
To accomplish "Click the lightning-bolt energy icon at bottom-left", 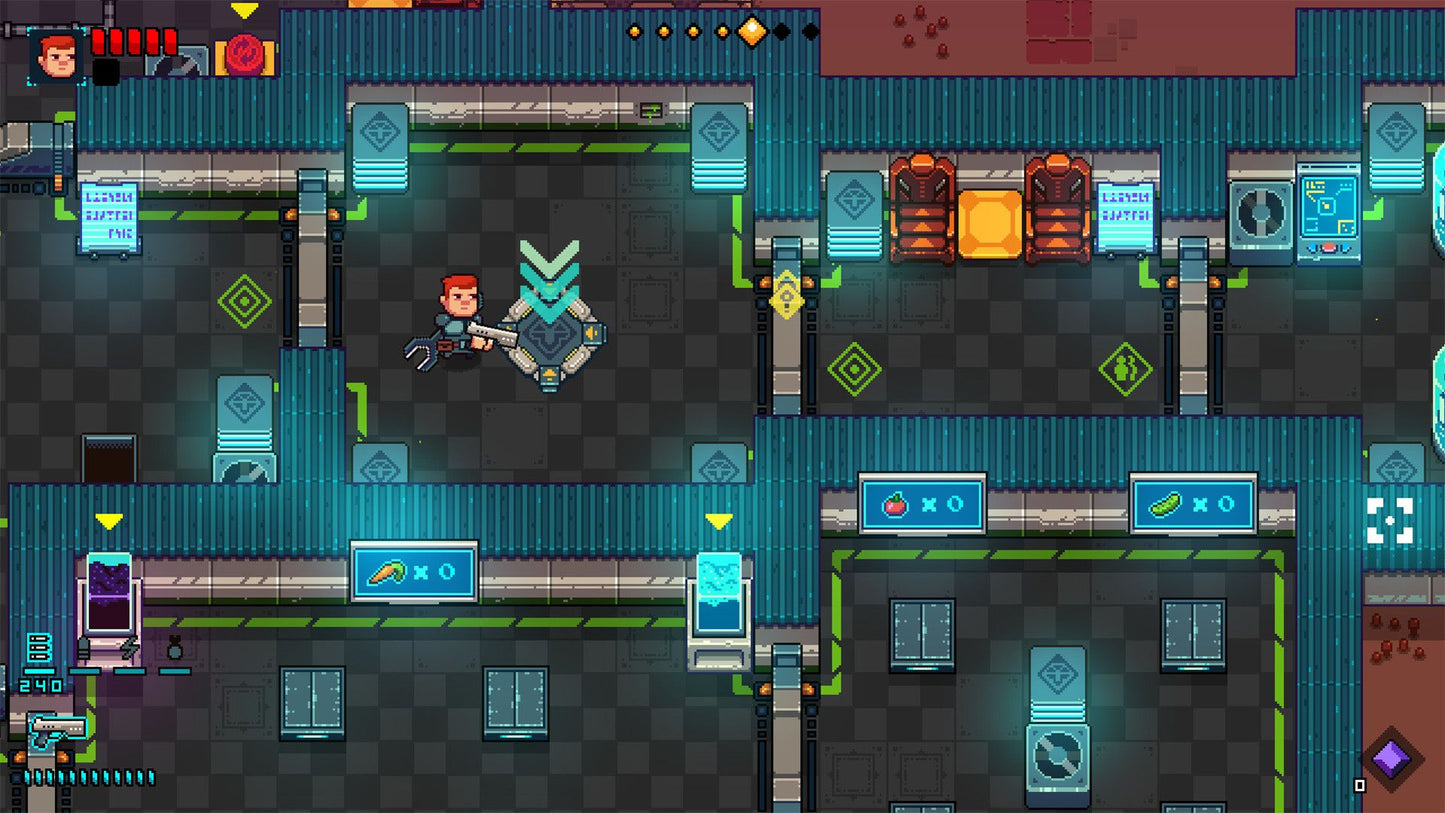I will (x=128, y=648).
